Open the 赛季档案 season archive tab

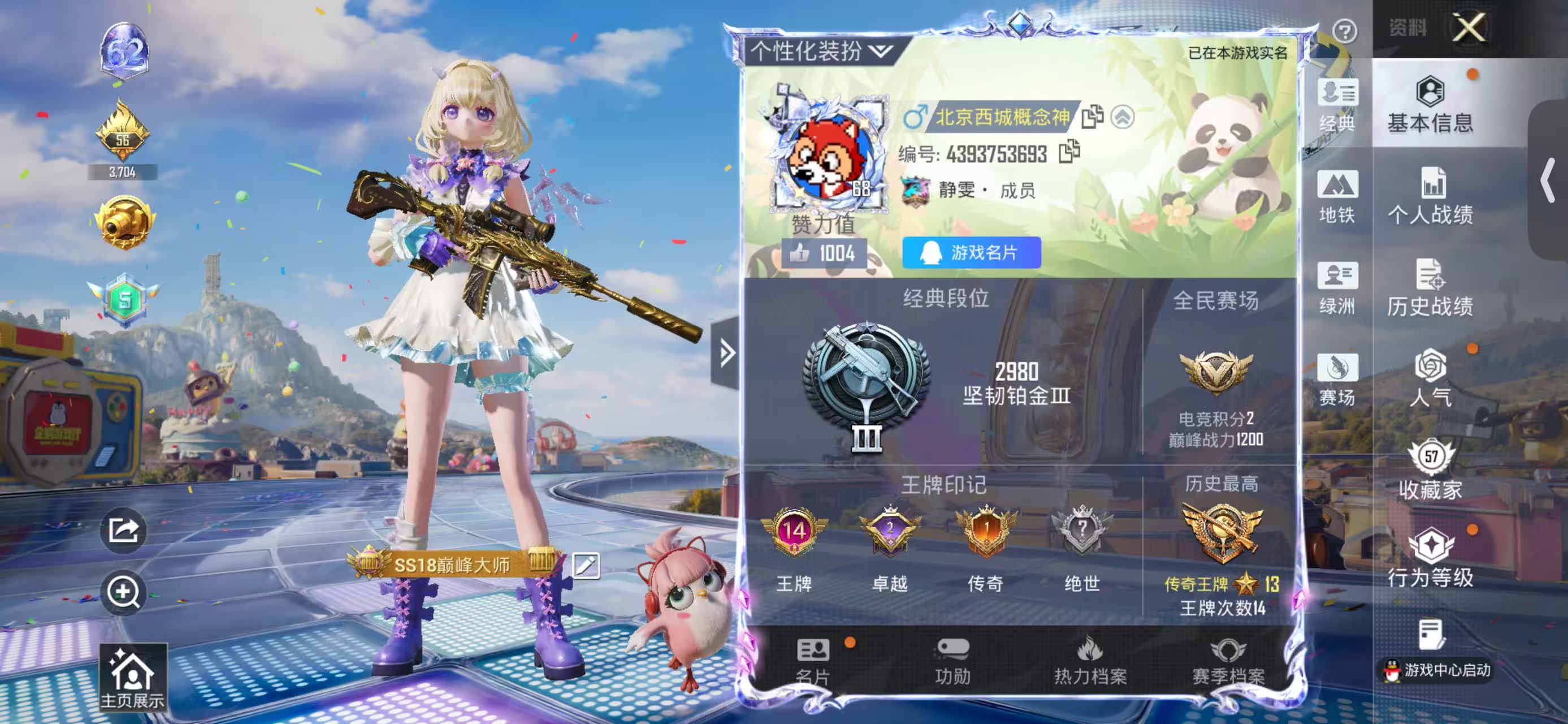click(1228, 661)
